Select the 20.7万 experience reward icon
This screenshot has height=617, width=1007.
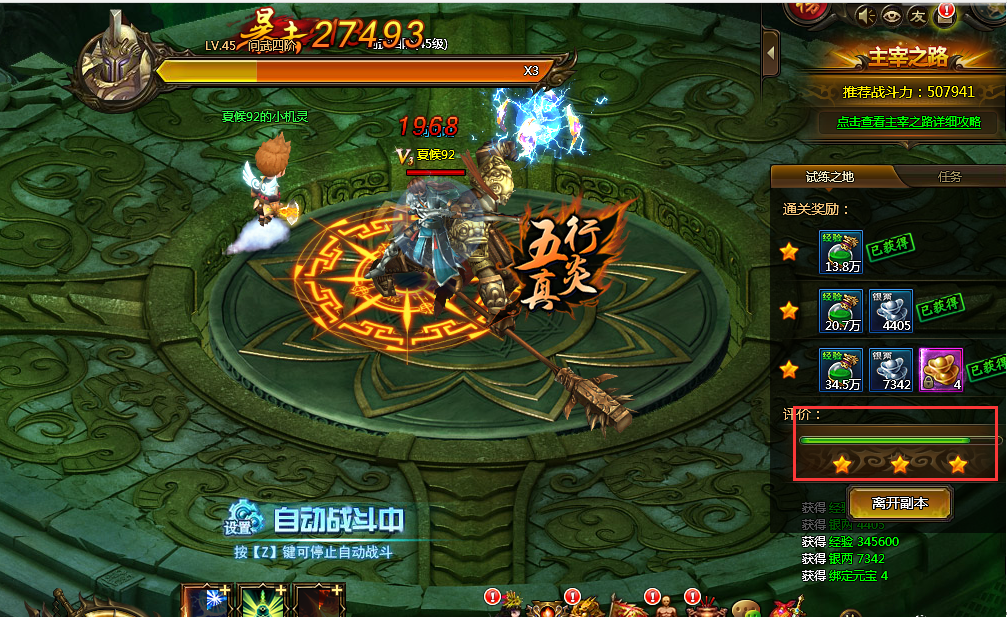tap(840, 311)
